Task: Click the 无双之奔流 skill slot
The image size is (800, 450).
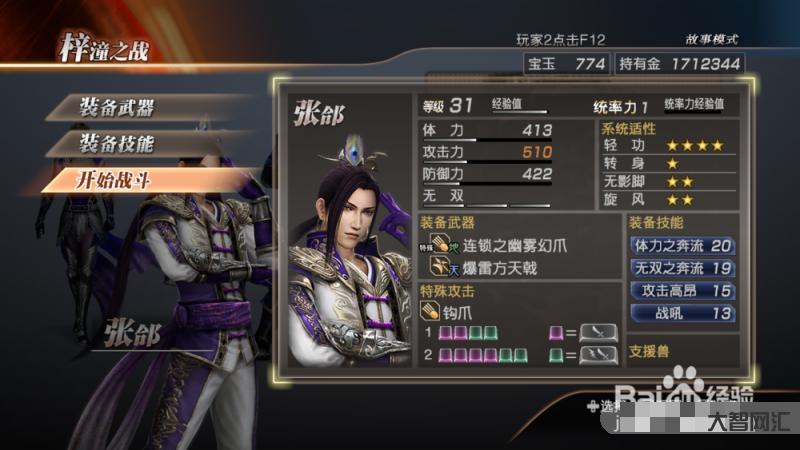Action: 682,268
